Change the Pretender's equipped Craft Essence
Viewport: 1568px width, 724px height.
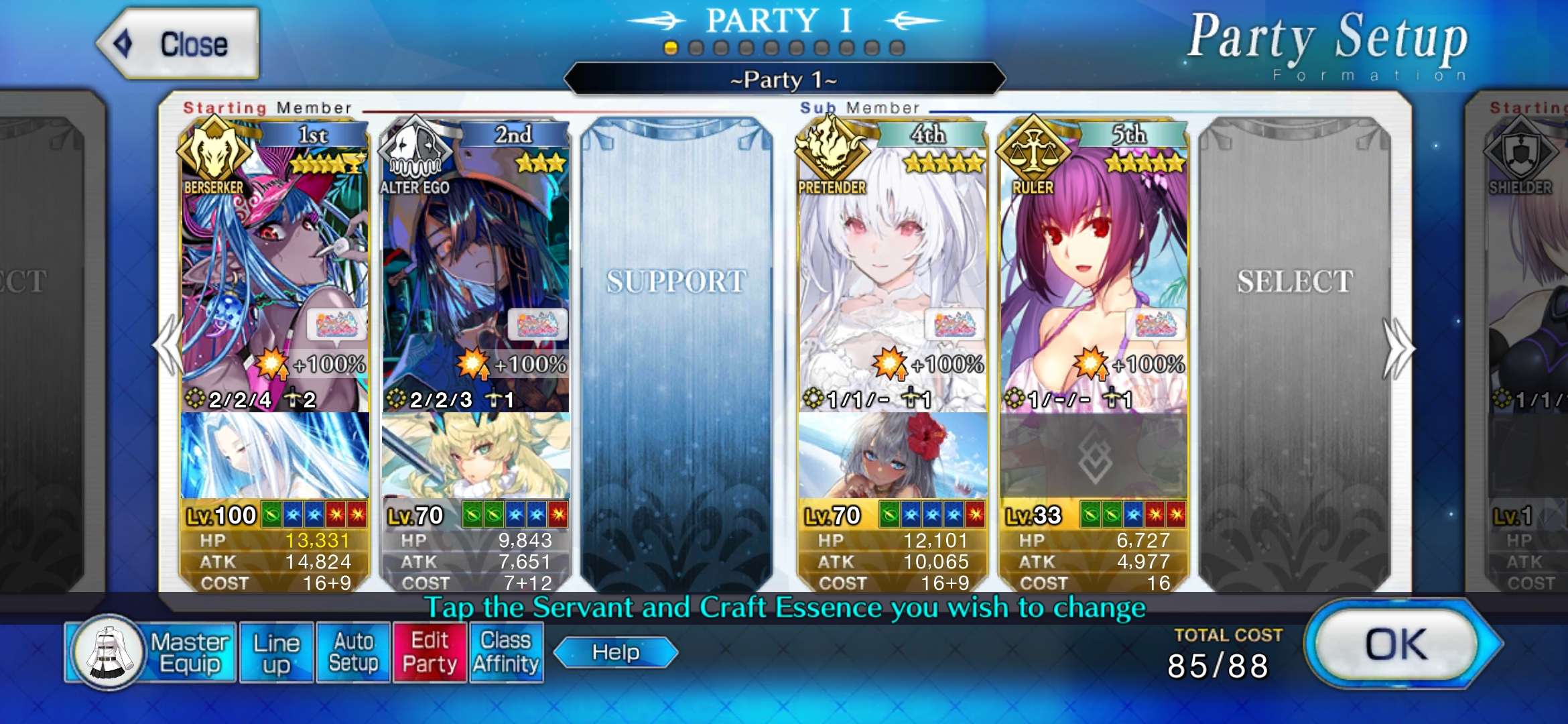(x=893, y=456)
